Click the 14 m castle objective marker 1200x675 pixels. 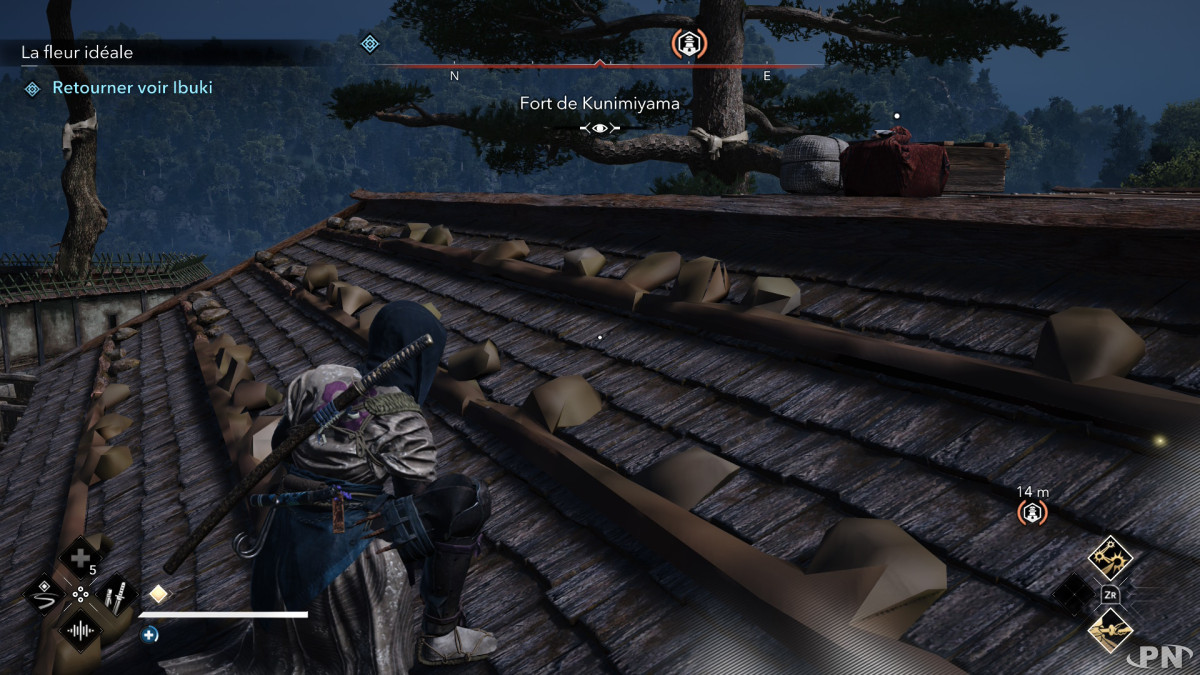pyautogui.click(x=1032, y=513)
